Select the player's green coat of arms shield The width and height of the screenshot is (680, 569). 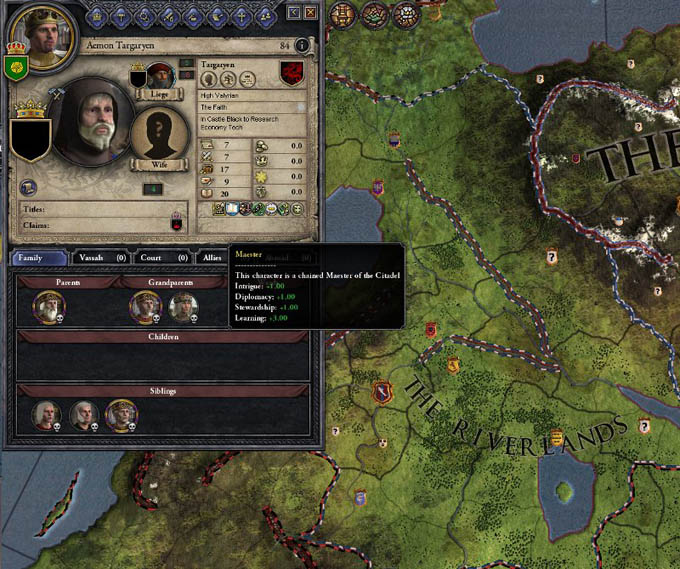point(14,67)
